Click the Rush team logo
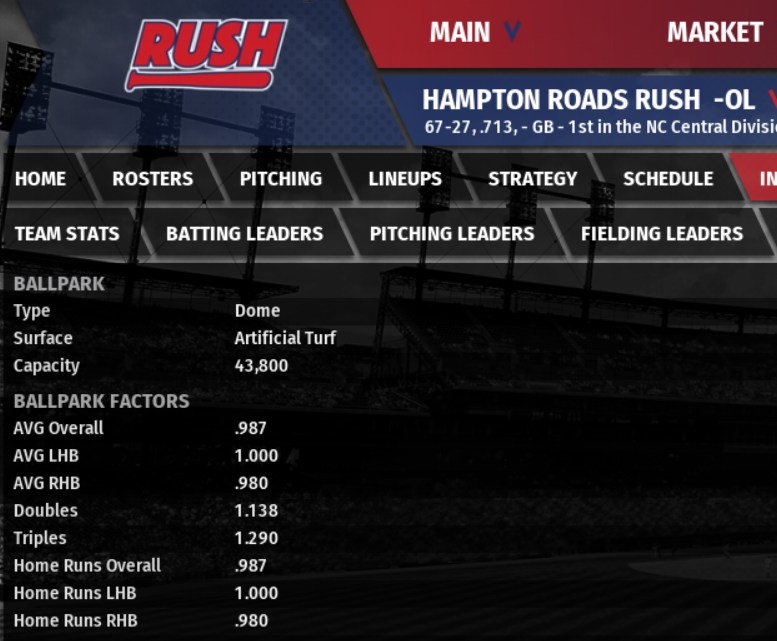The height and width of the screenshot is (641, 777). click(205, 54)
